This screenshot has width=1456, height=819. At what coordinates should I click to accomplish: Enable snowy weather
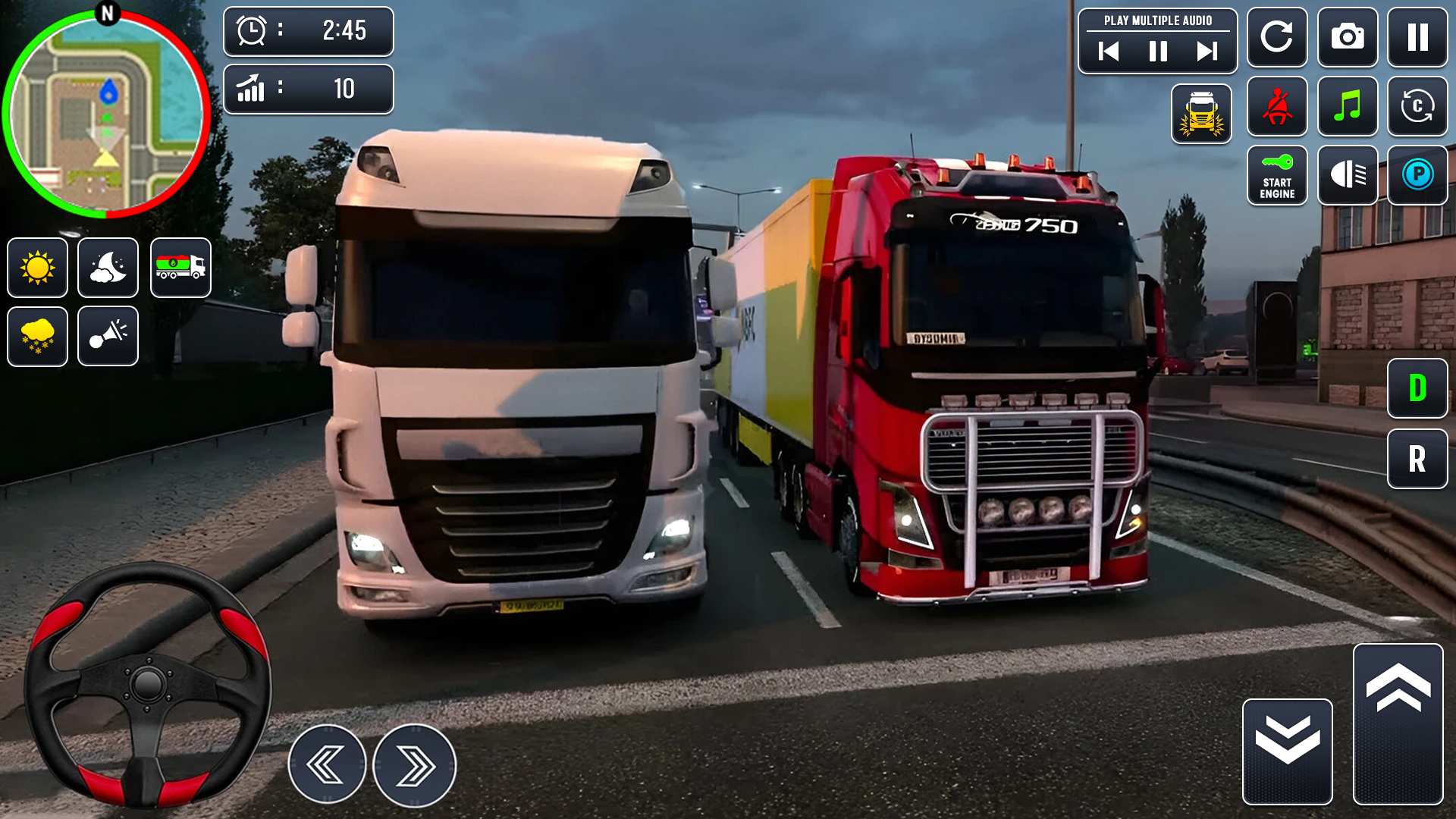(x=37, y=336)
